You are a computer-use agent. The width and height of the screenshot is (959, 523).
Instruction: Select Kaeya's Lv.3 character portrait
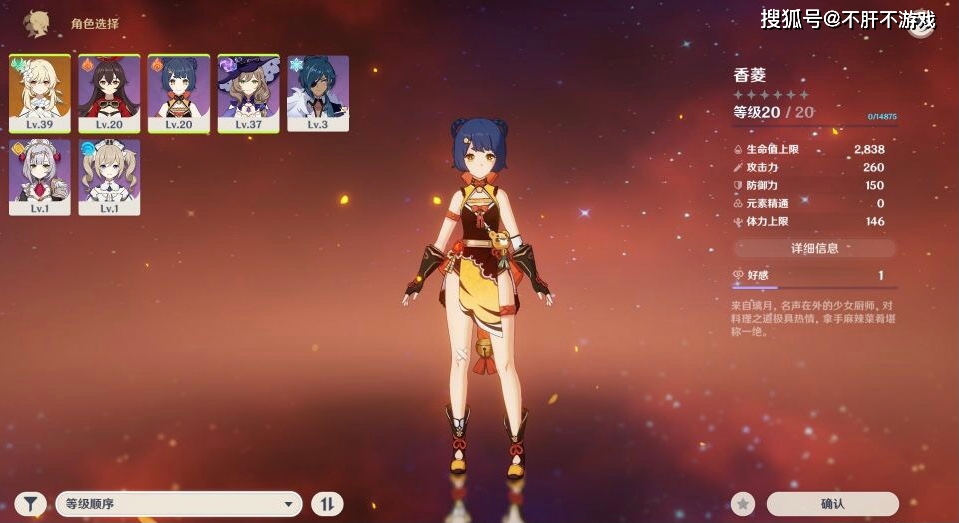tap(318, 93)
